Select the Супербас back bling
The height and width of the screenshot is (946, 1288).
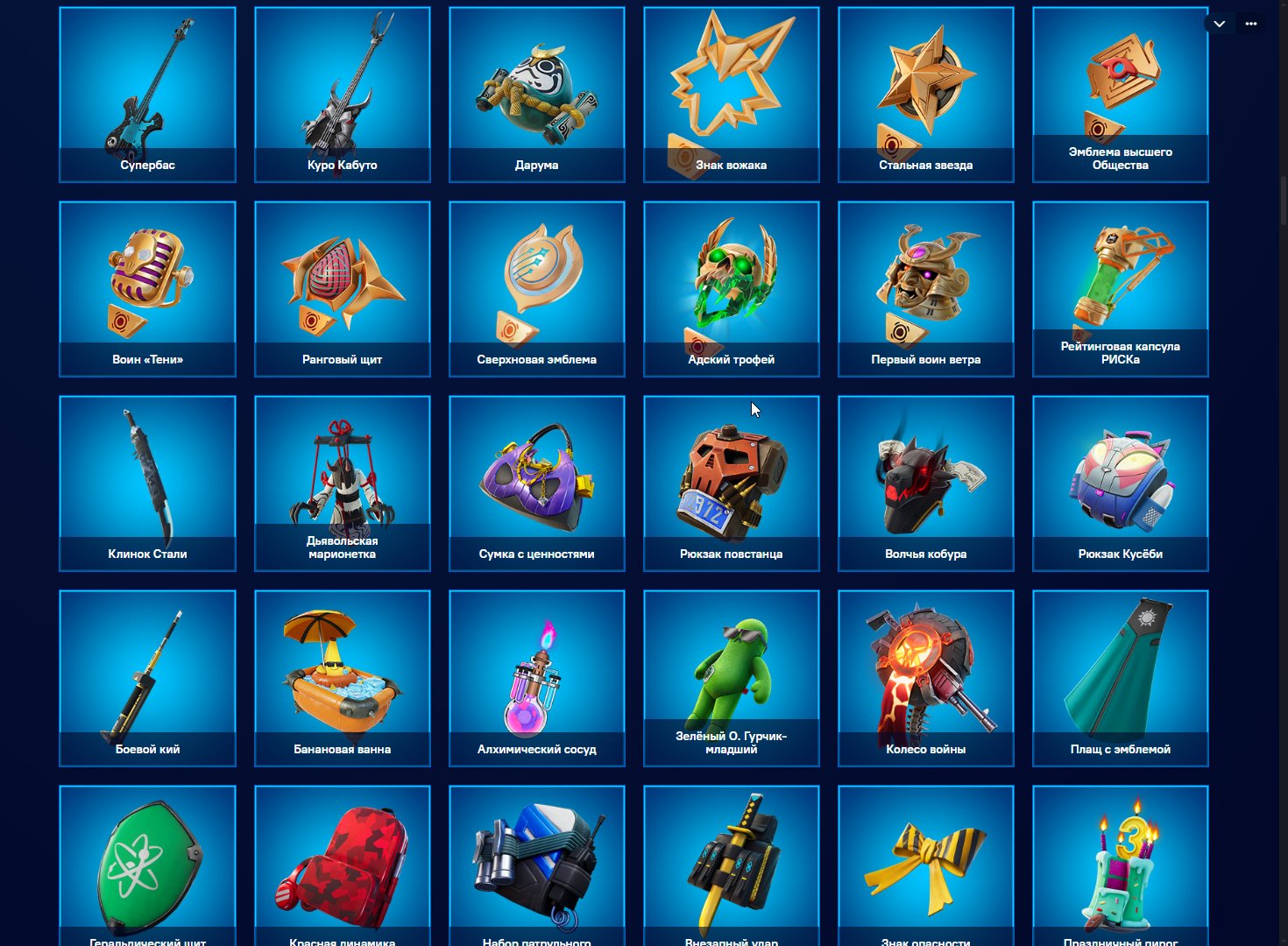click(x=147, y=95)
